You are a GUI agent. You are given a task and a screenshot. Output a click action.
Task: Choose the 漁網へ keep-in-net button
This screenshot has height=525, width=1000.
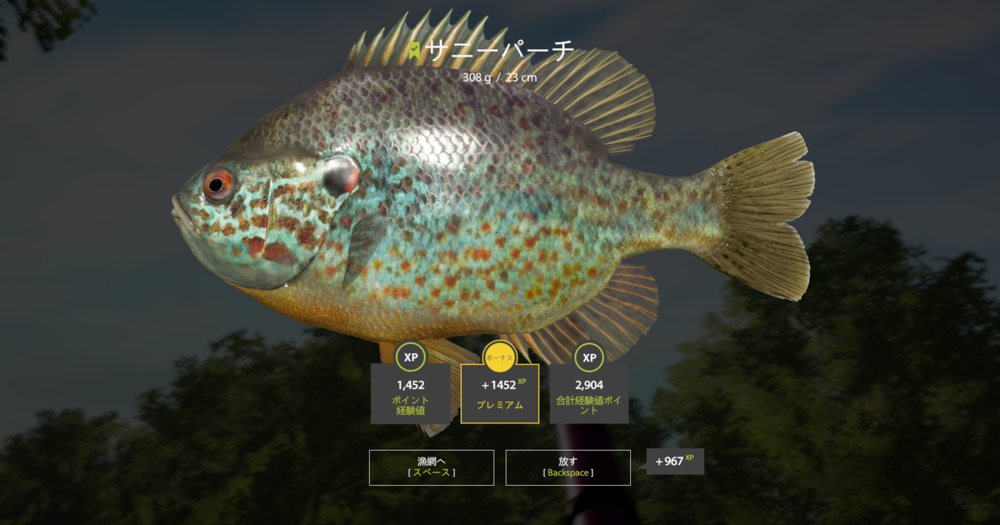tap(431, 467)
